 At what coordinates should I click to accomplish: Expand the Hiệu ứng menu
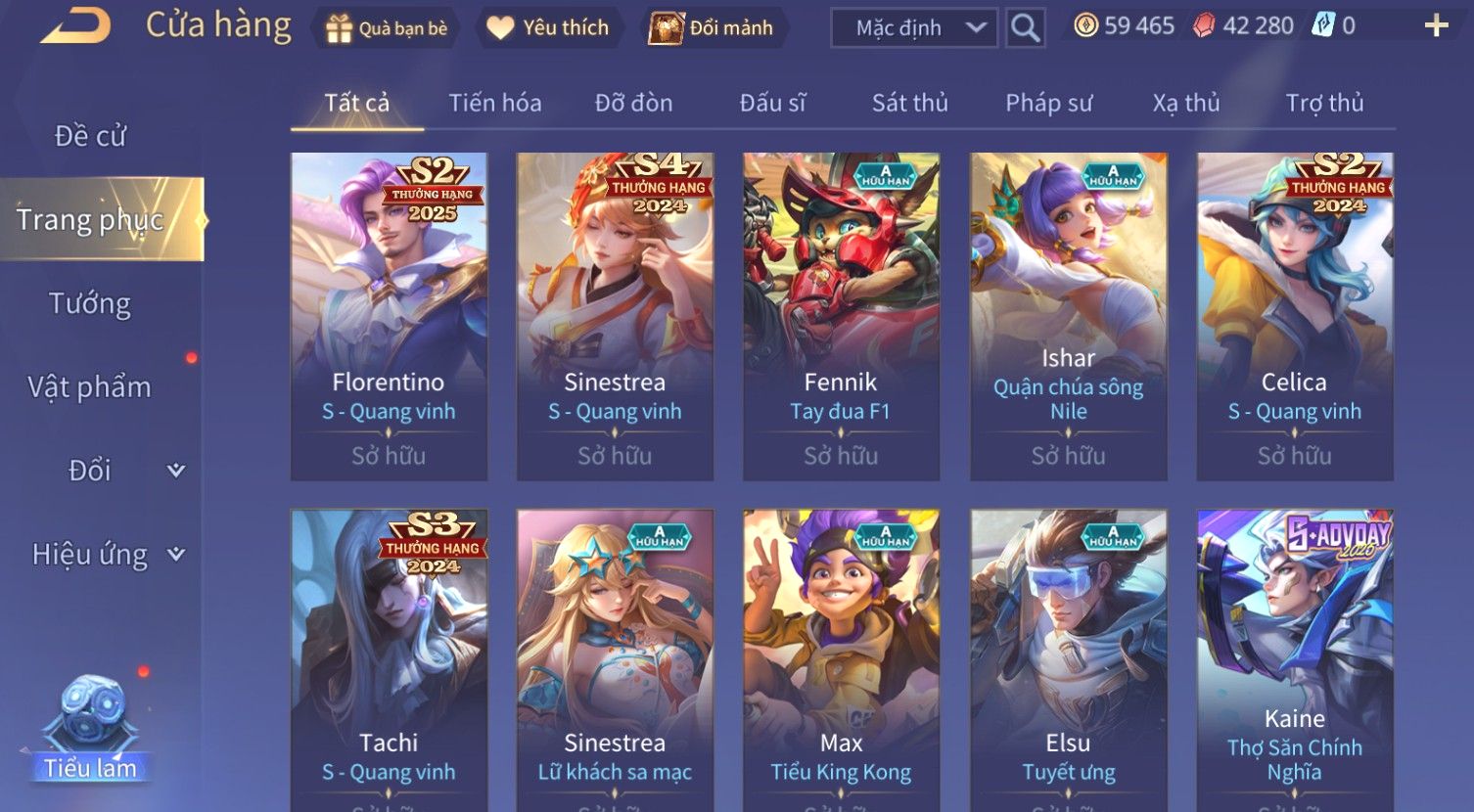[x=108, y=555]
